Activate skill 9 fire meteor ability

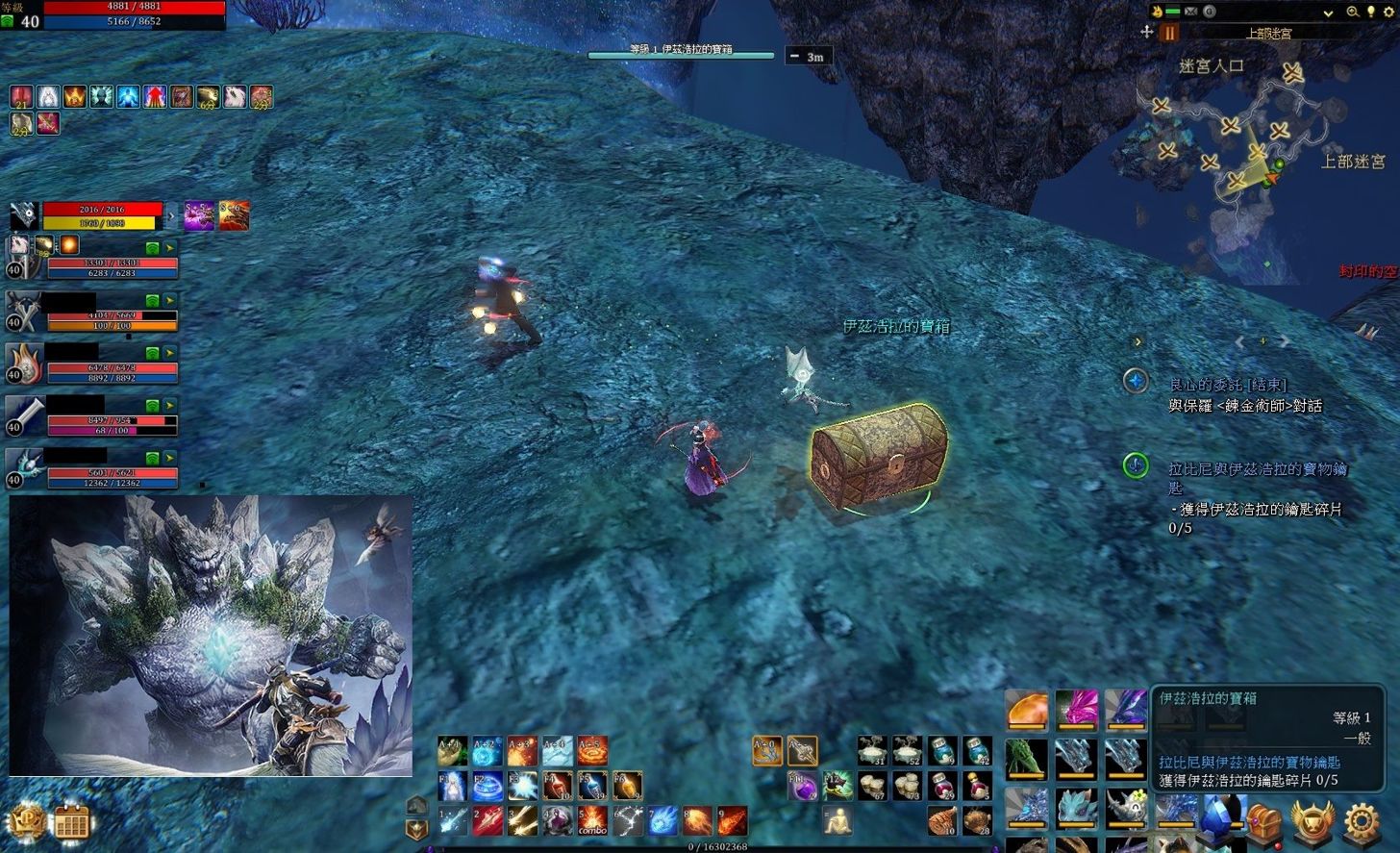tap(732, 820)
